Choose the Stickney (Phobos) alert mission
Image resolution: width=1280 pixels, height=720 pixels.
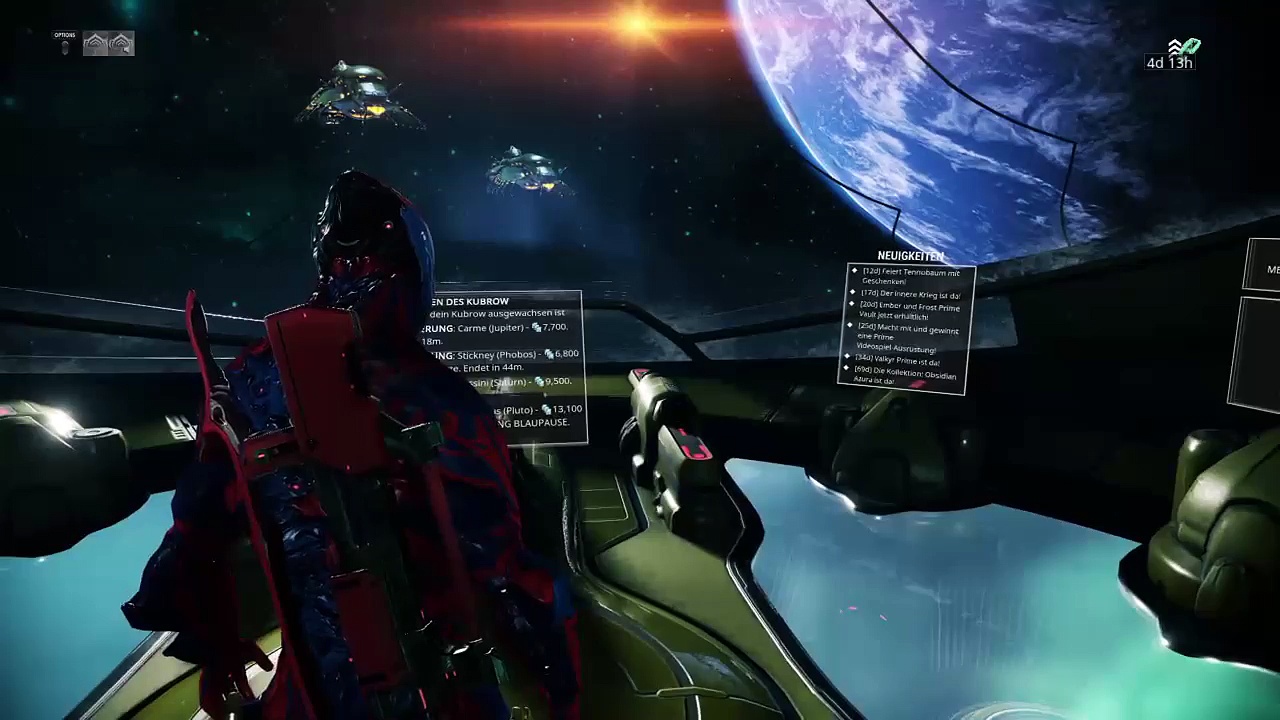pyautogui.click(x=510, y=355)
